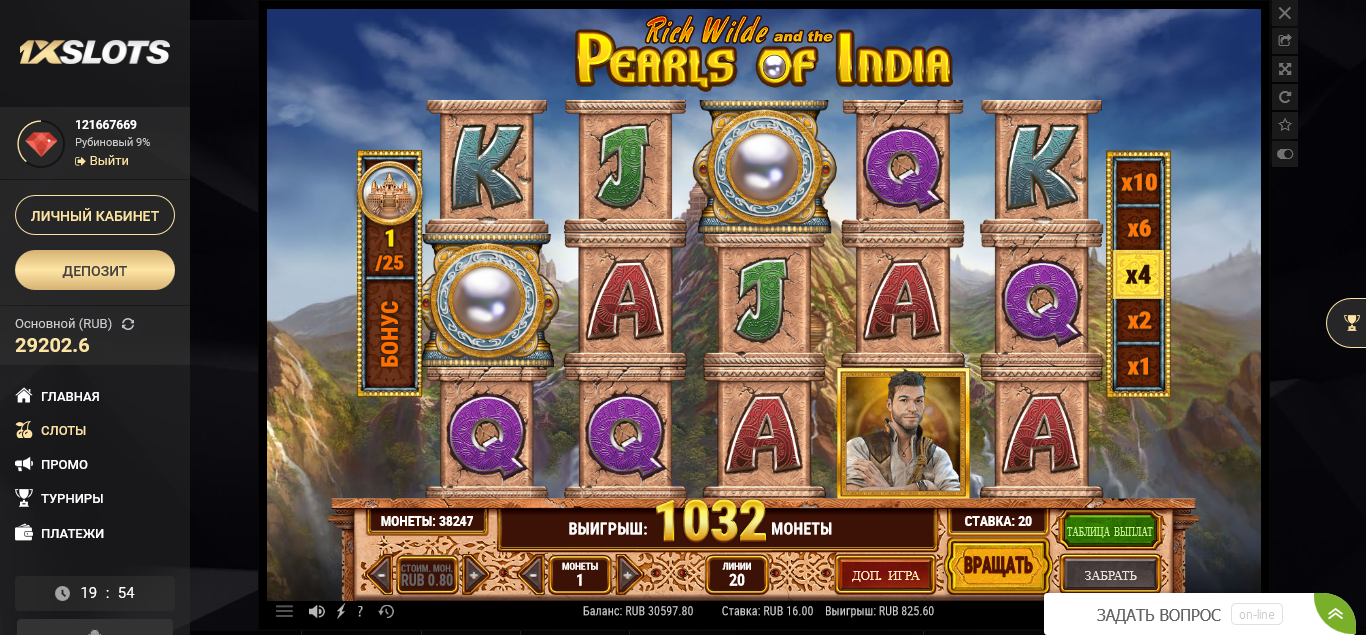Raise the МОНЕТЫ coins-per-line count
Image resolution: width=1366 pixels, height=635 pixels.
pos(628,574)
